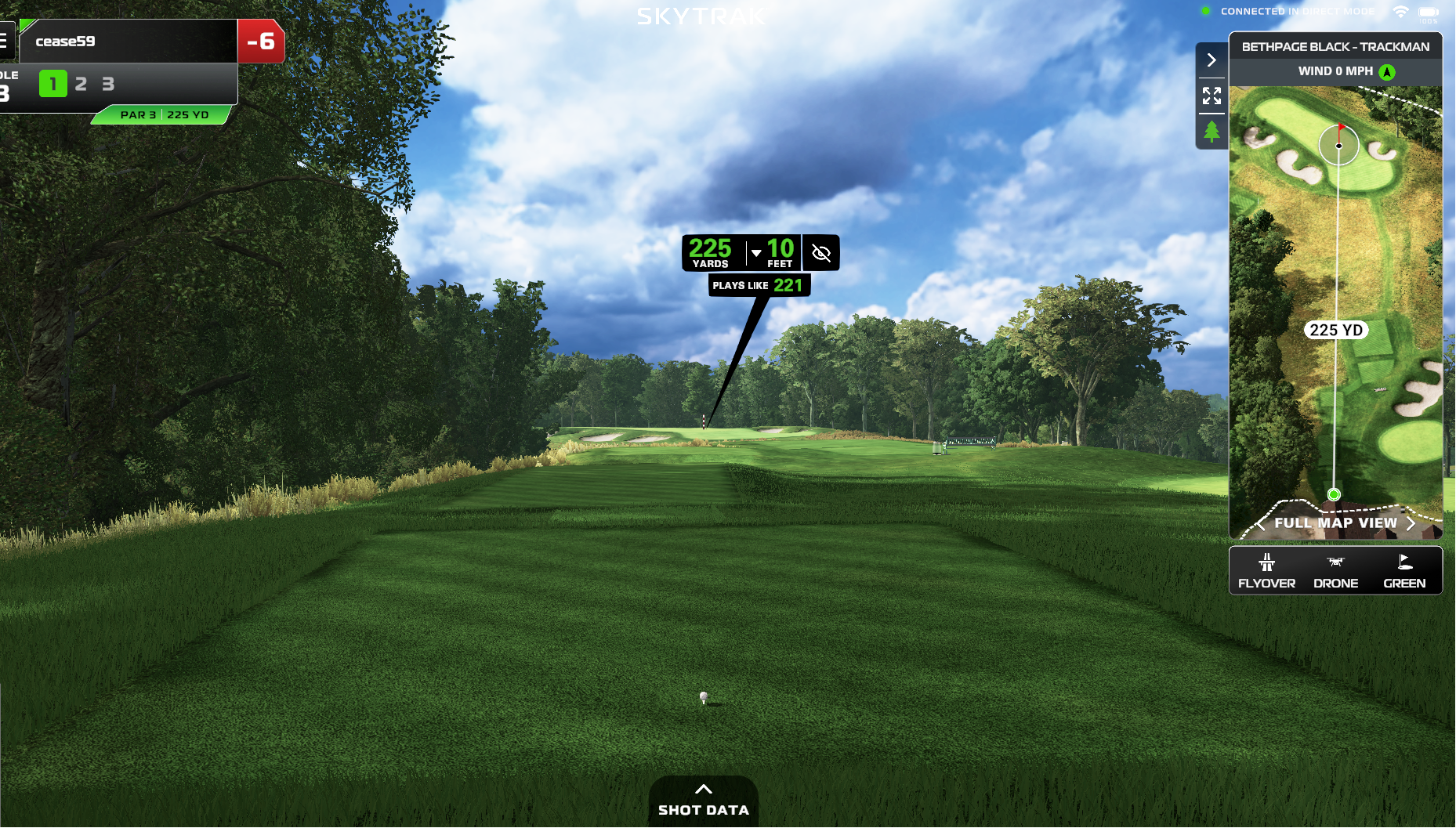Open the elevation dropdown arrow
Viewport: 1456px width, 828px height.
[x=756, y=253]
